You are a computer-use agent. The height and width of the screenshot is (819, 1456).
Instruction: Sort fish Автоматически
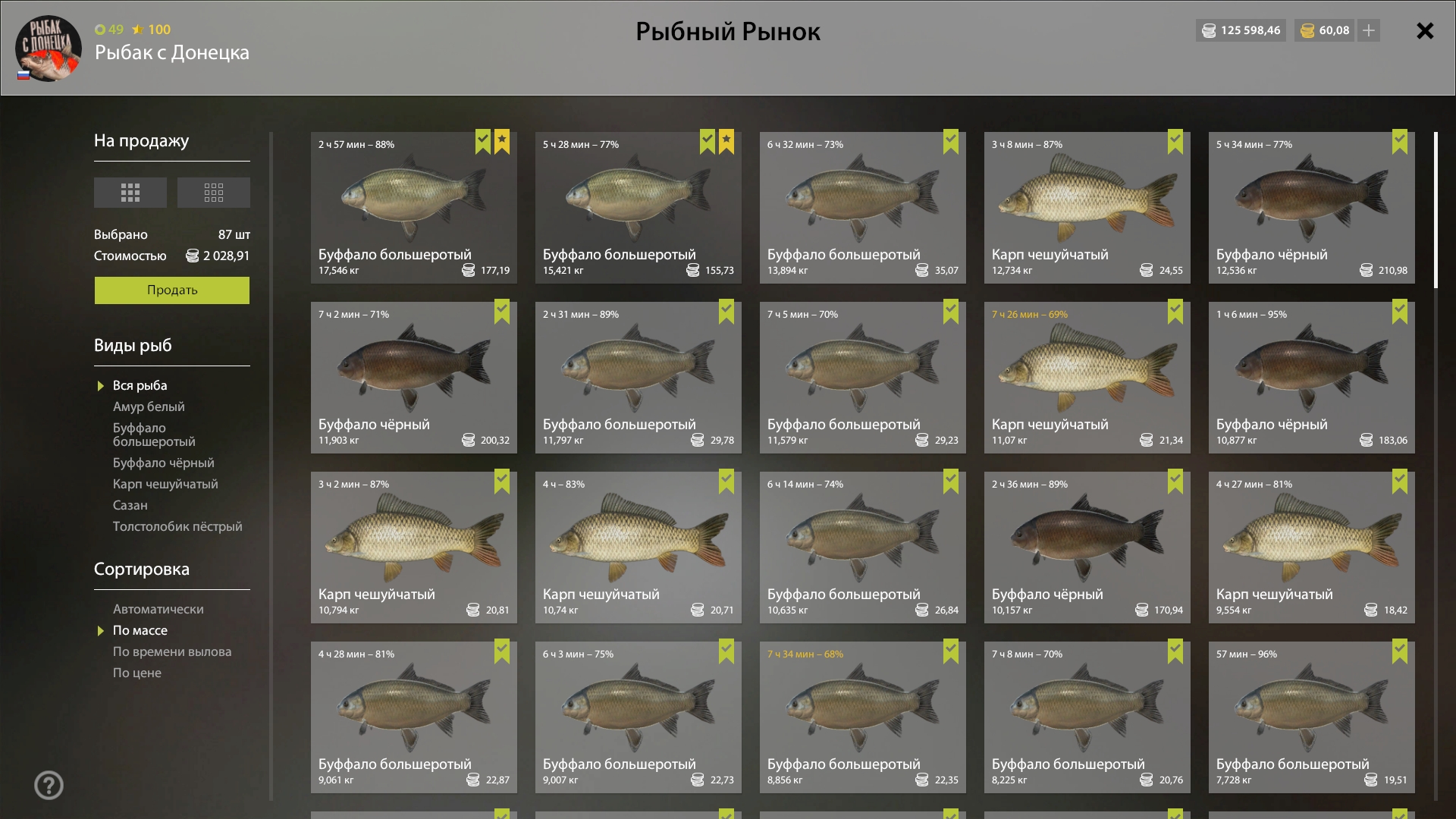(158, 610)
